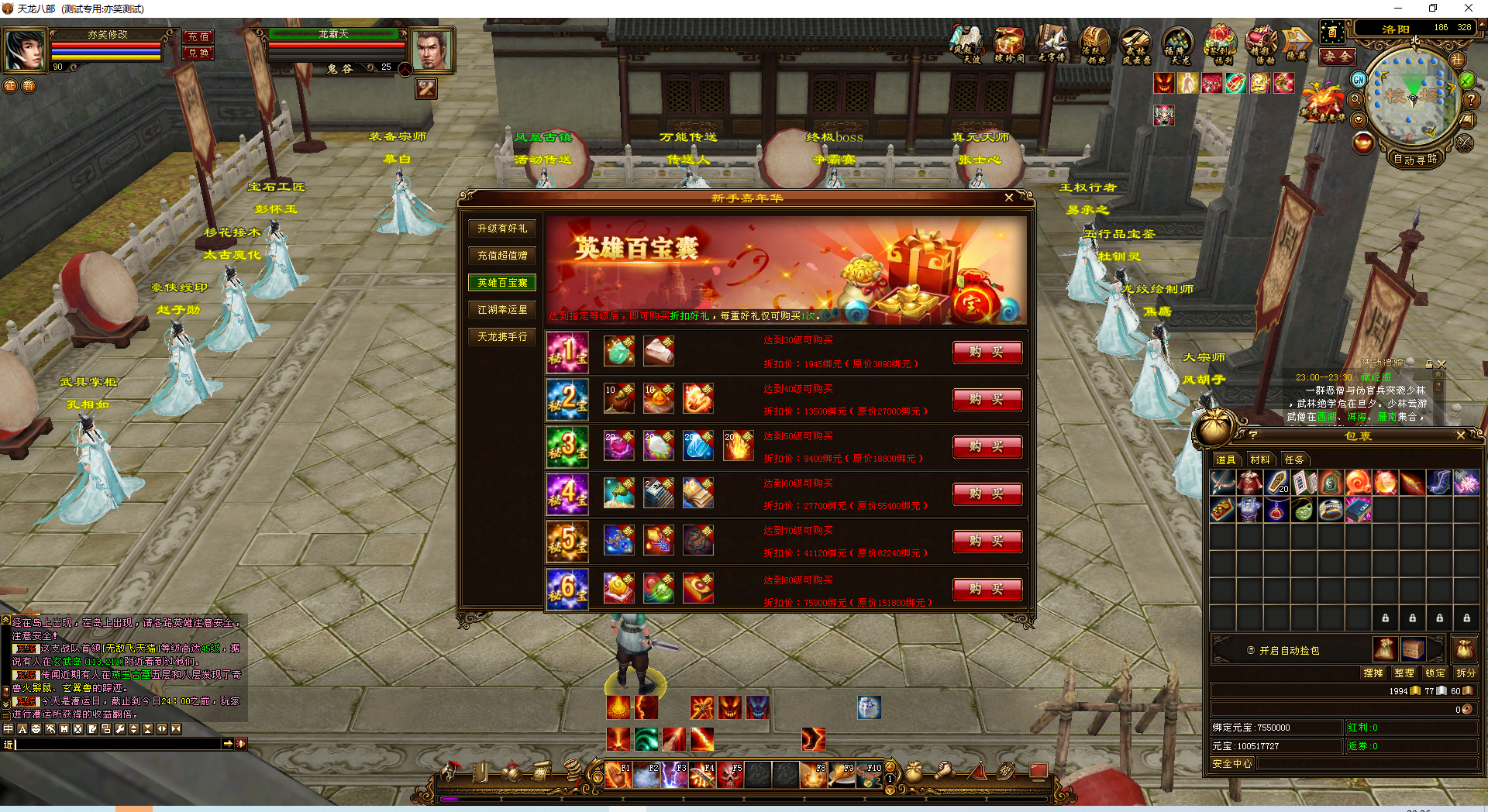The image size is (1488, 812).
Task: Open the 安全中心 security center
Action: pos(1232,764)
